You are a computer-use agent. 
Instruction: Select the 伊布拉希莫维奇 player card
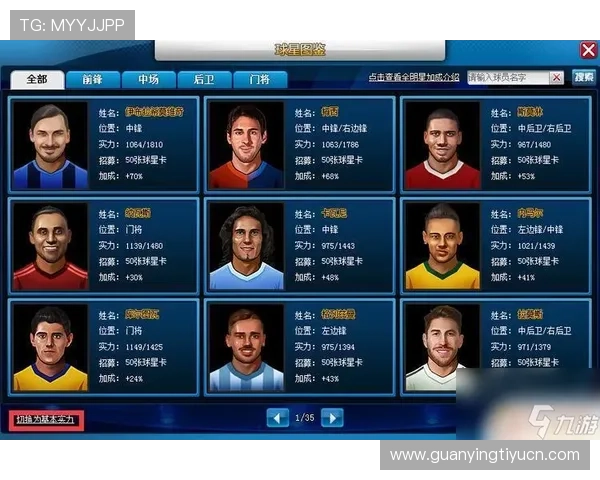point(103,144)
